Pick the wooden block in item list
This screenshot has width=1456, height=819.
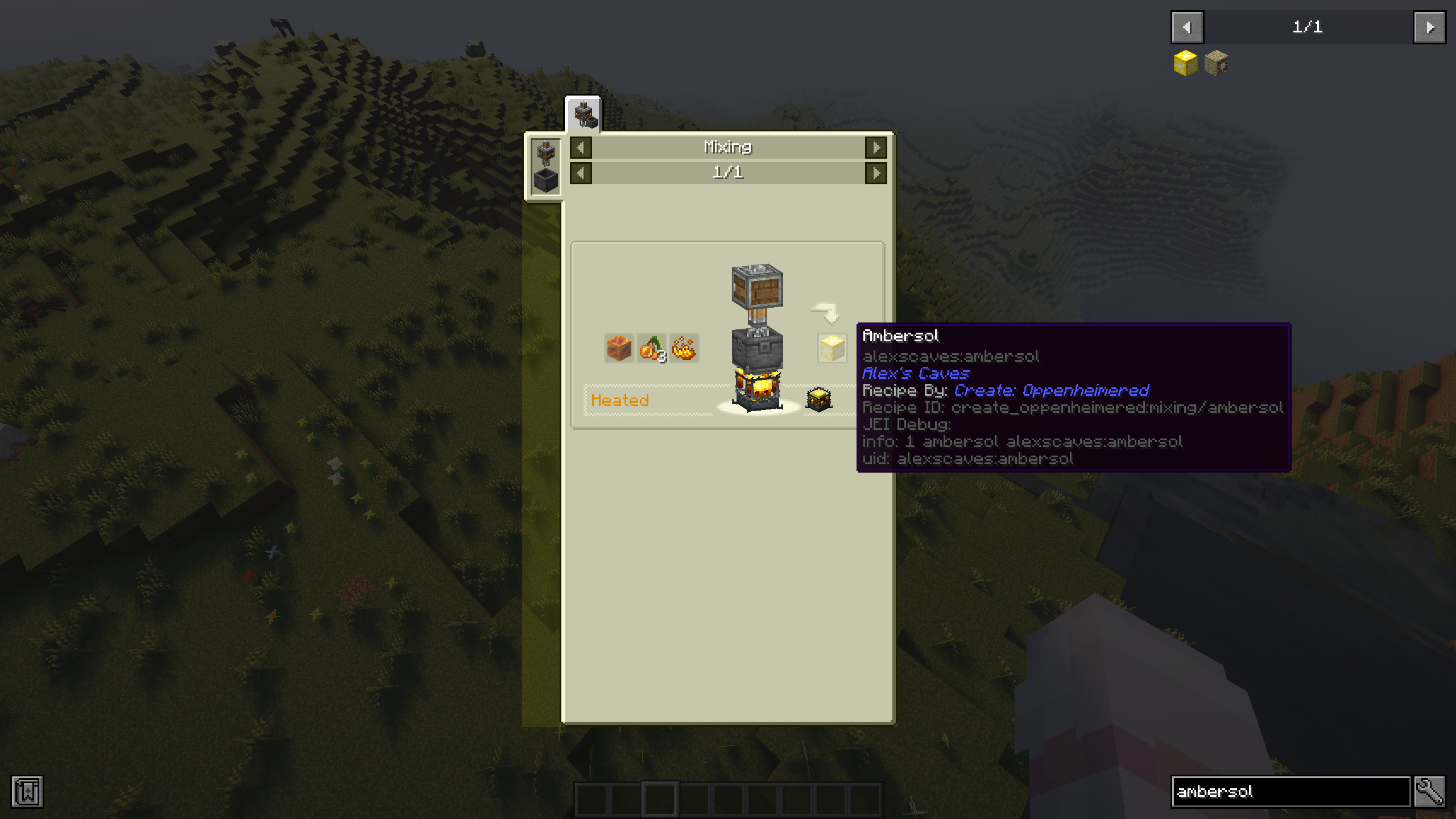(1217, 63)
